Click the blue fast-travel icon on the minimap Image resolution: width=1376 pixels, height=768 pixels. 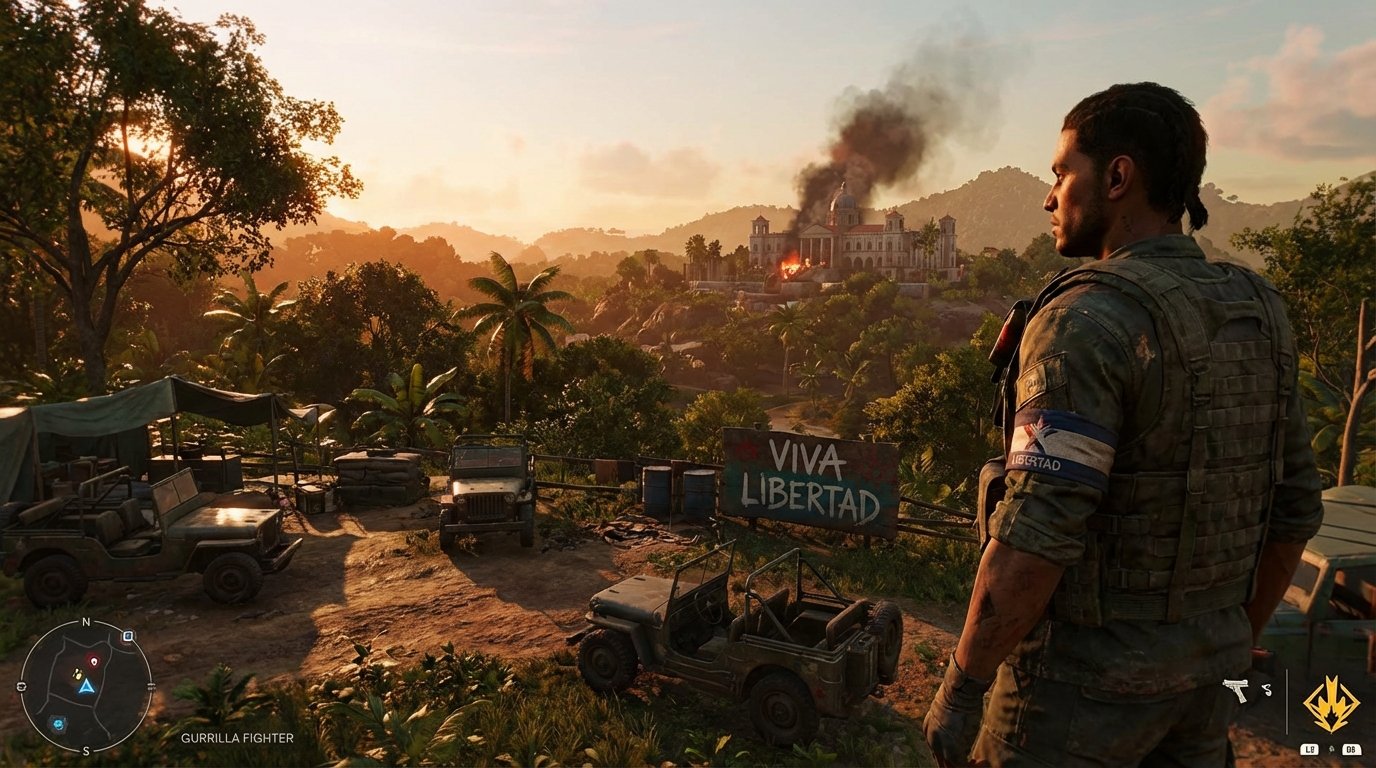pos(59,724)
